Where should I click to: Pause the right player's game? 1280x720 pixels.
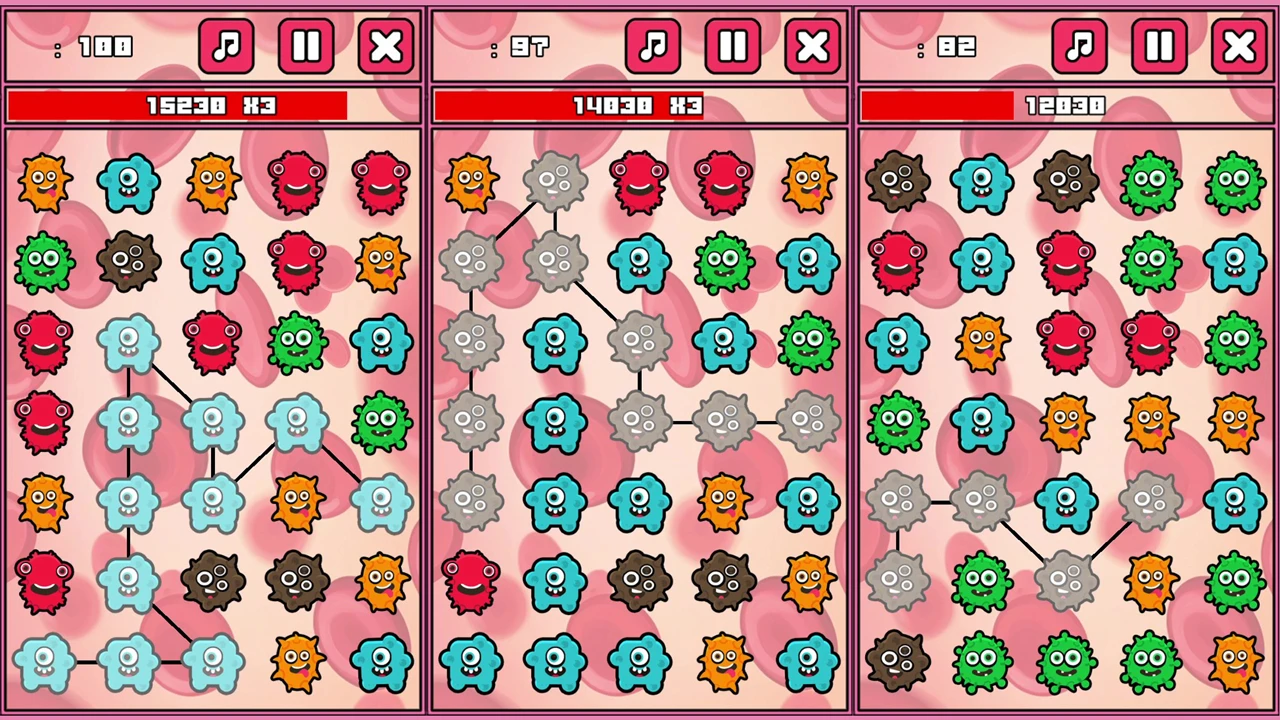pos(1158,46)
